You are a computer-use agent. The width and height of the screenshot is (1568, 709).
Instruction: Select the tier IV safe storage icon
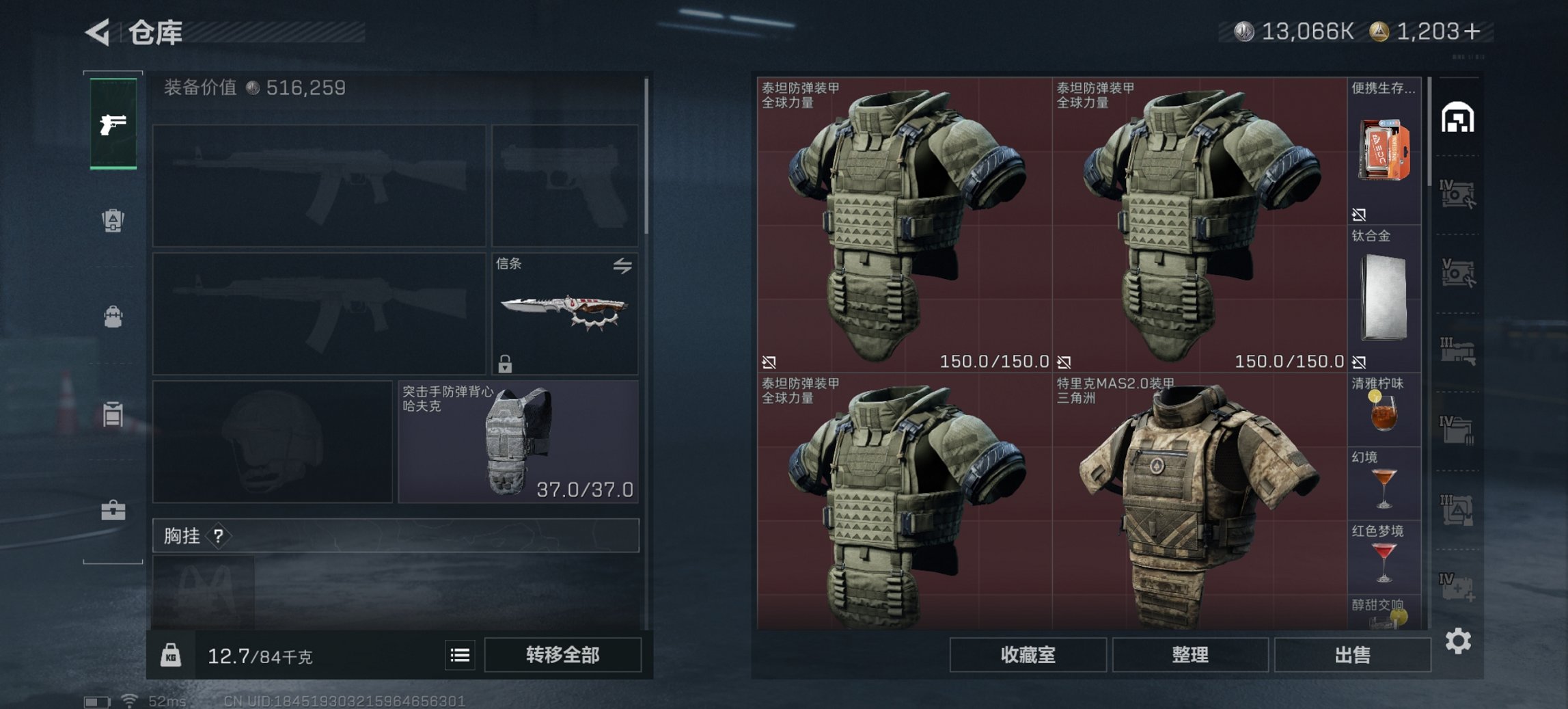1457,195
